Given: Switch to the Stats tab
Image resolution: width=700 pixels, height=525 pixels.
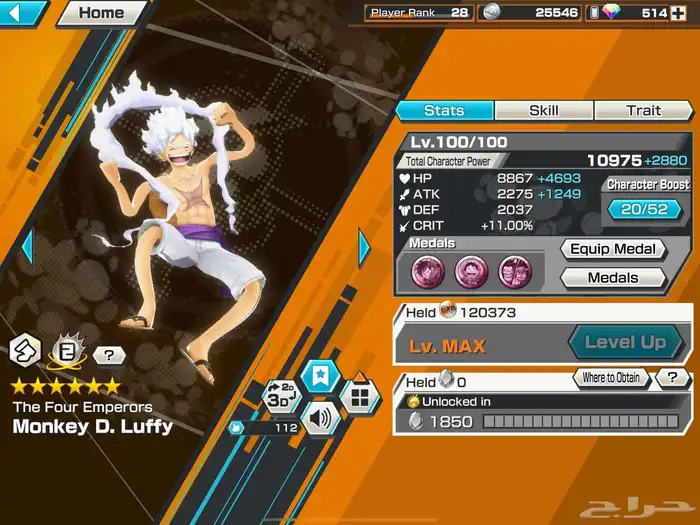Looking at the screenshot, I should [x=444, y=110].
